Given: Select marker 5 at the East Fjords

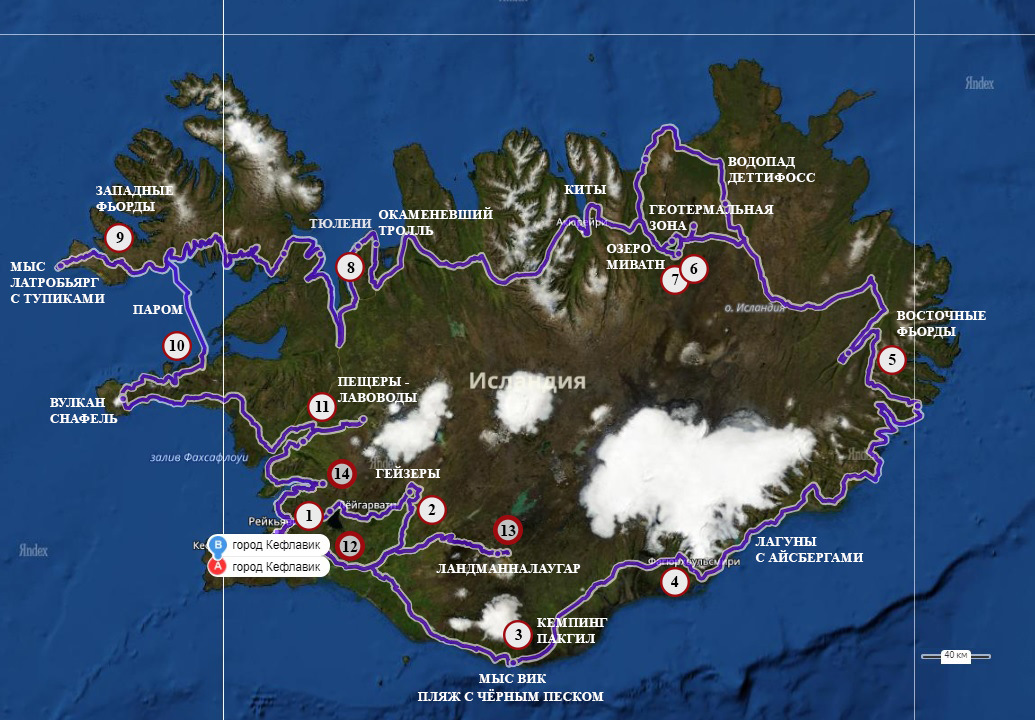Looking at the screenshot, I should point(891,359).
